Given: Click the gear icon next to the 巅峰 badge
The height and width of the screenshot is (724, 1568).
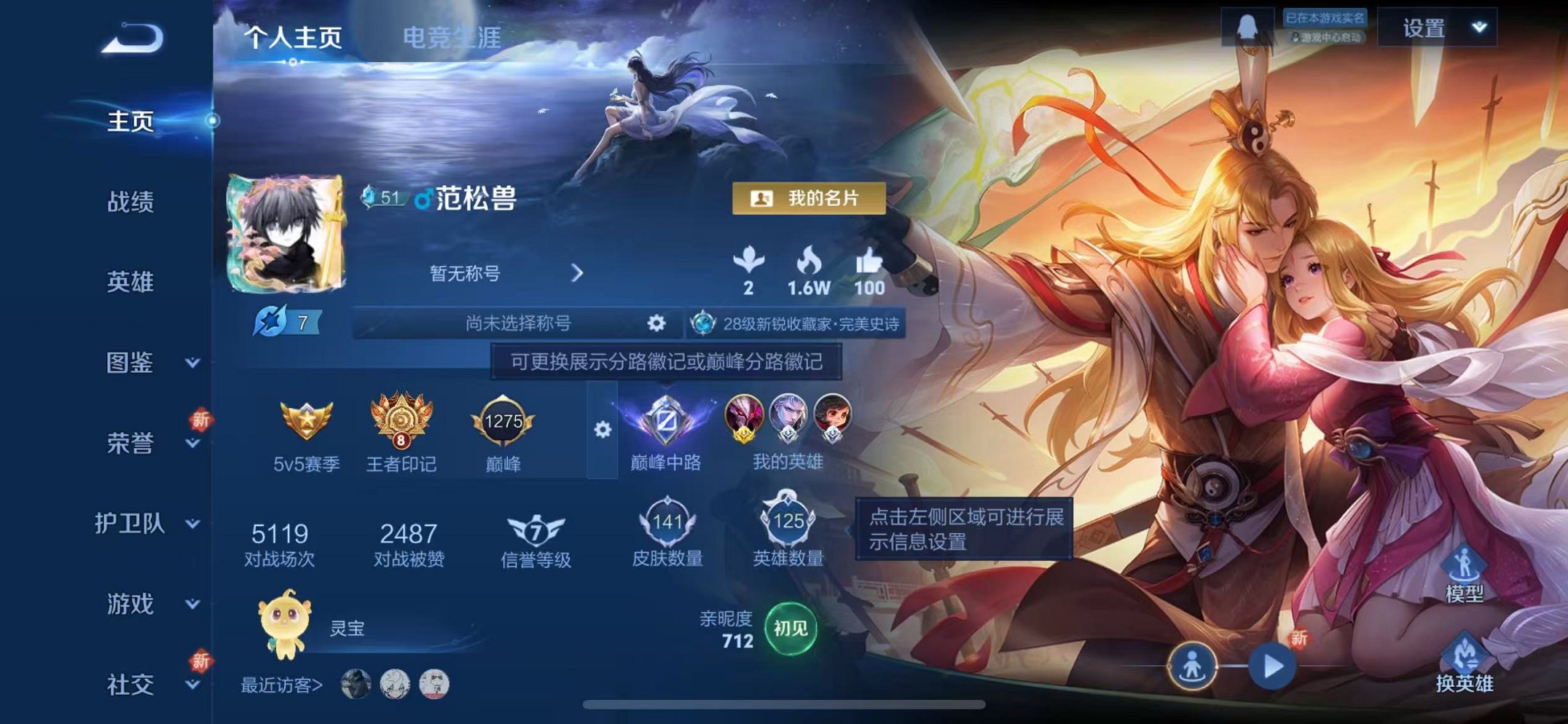Looking at the screenshot, I should [602, 430].
